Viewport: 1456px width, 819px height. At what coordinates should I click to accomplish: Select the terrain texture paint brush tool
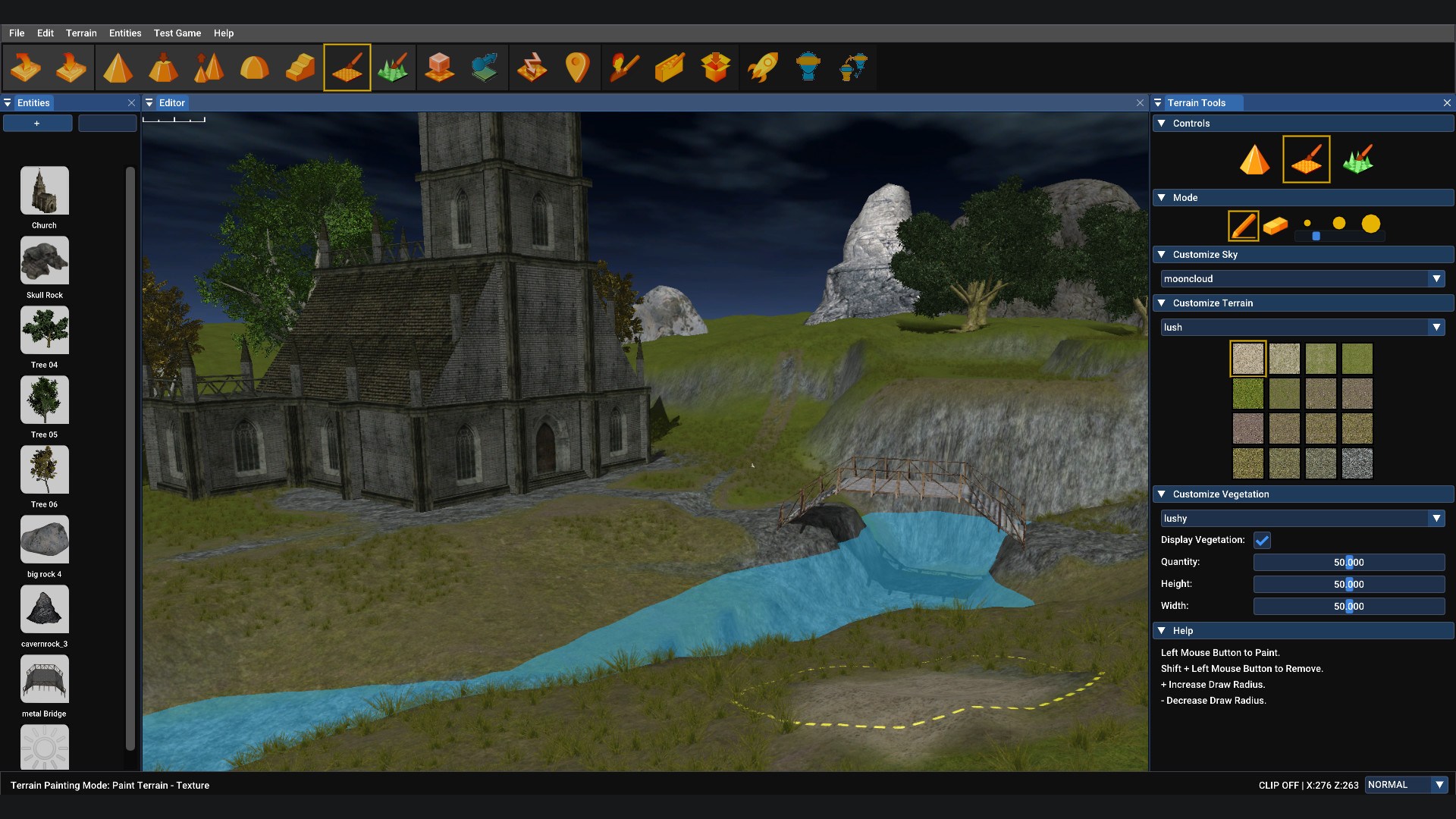pos(347,67)
